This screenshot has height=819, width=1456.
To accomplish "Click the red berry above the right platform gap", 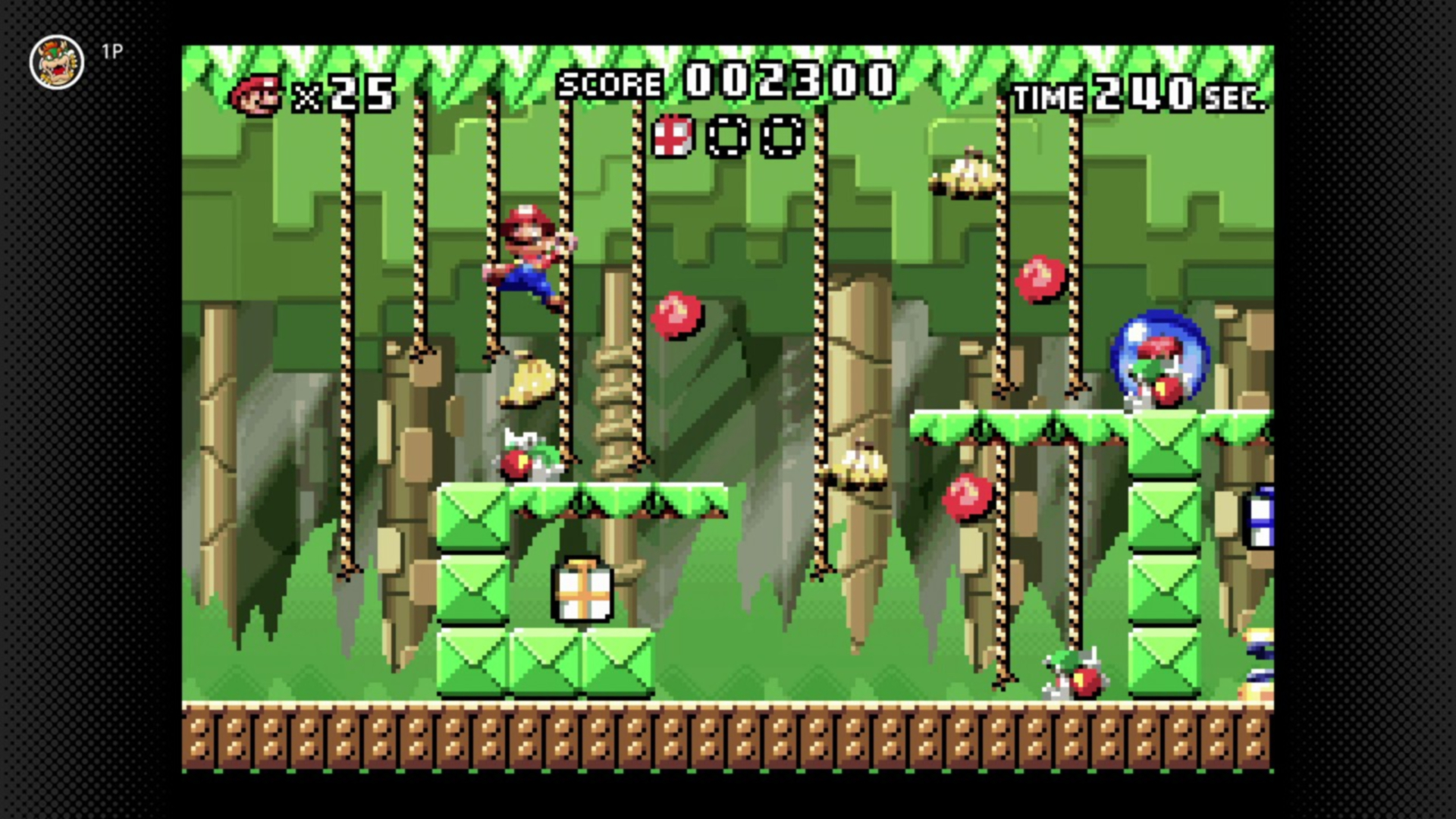I will [x=968, y=497].
